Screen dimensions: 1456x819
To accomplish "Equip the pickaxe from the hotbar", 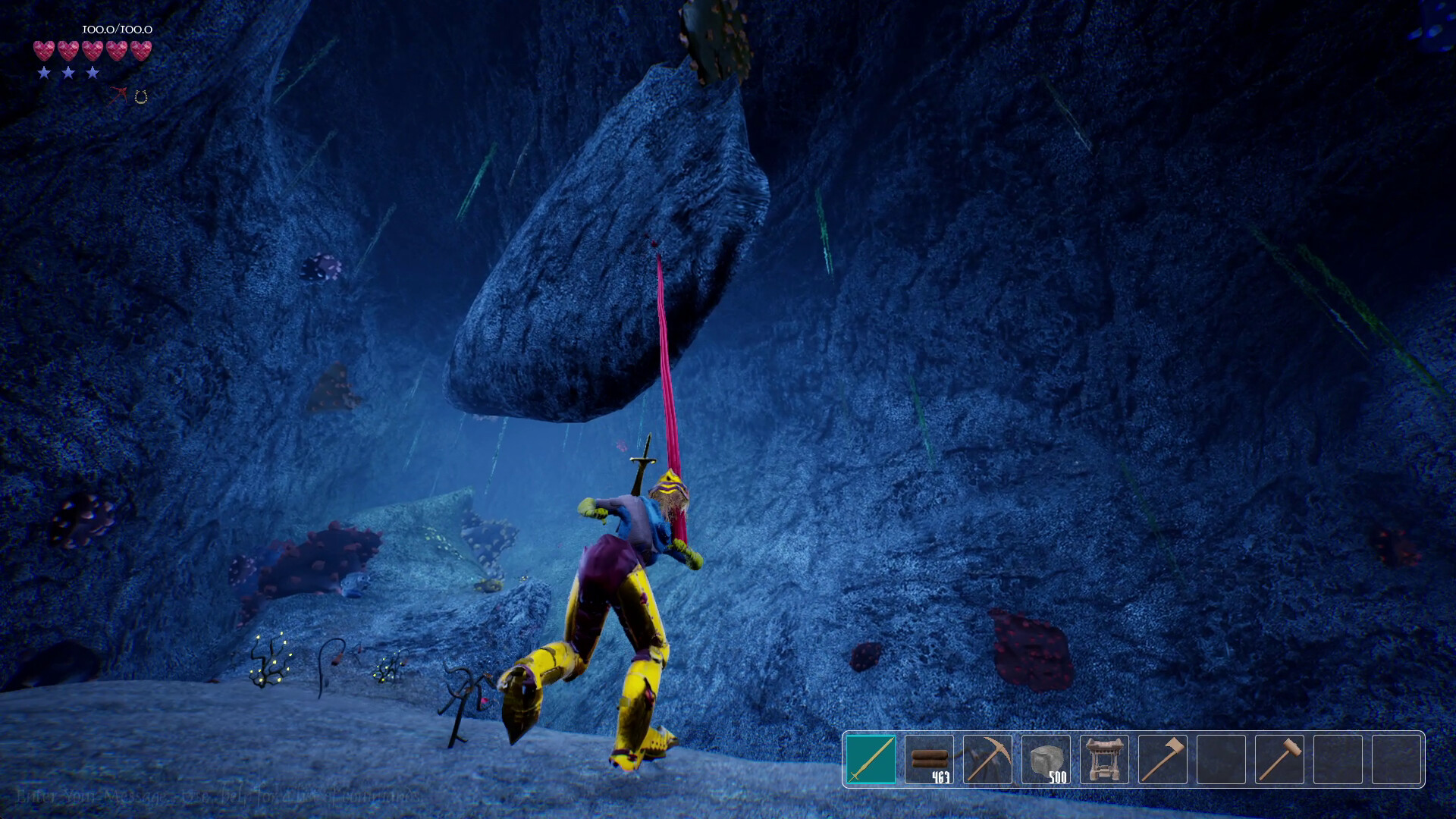I will 987,759.
